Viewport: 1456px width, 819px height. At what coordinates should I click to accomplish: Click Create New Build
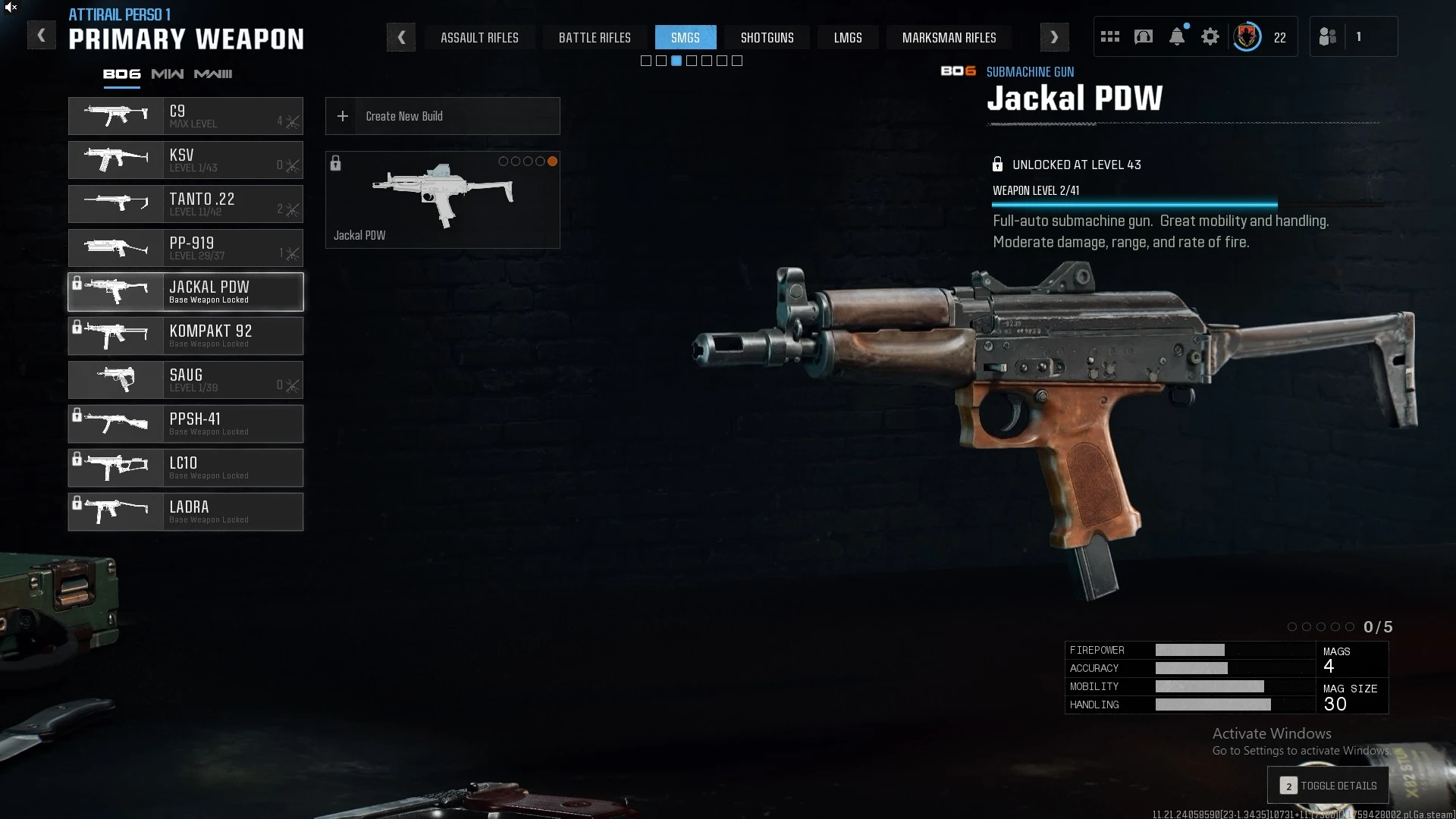pyautogui.click(x=442, y=116)
